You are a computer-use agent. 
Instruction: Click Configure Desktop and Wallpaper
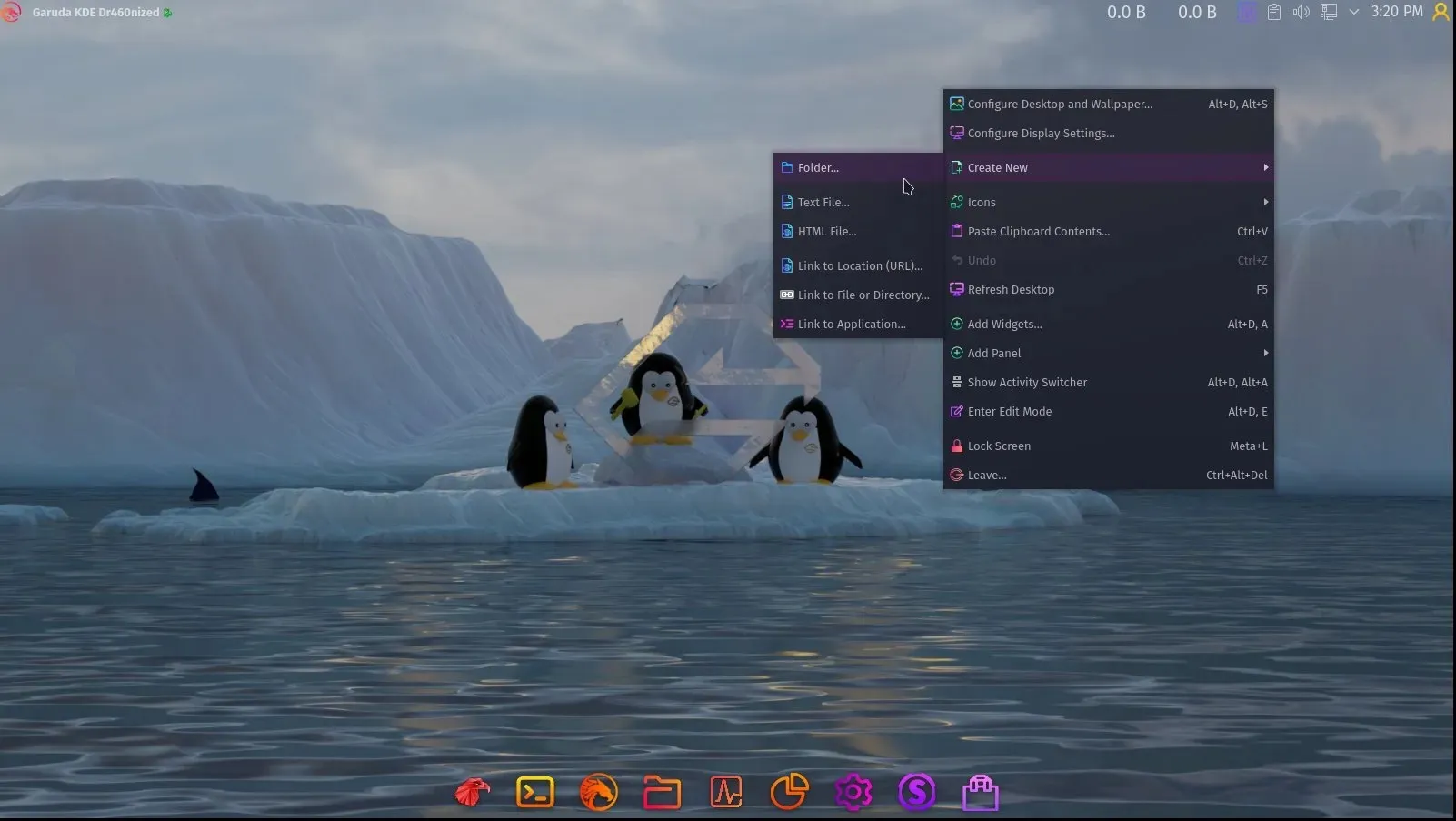[x=1060, y=104]
